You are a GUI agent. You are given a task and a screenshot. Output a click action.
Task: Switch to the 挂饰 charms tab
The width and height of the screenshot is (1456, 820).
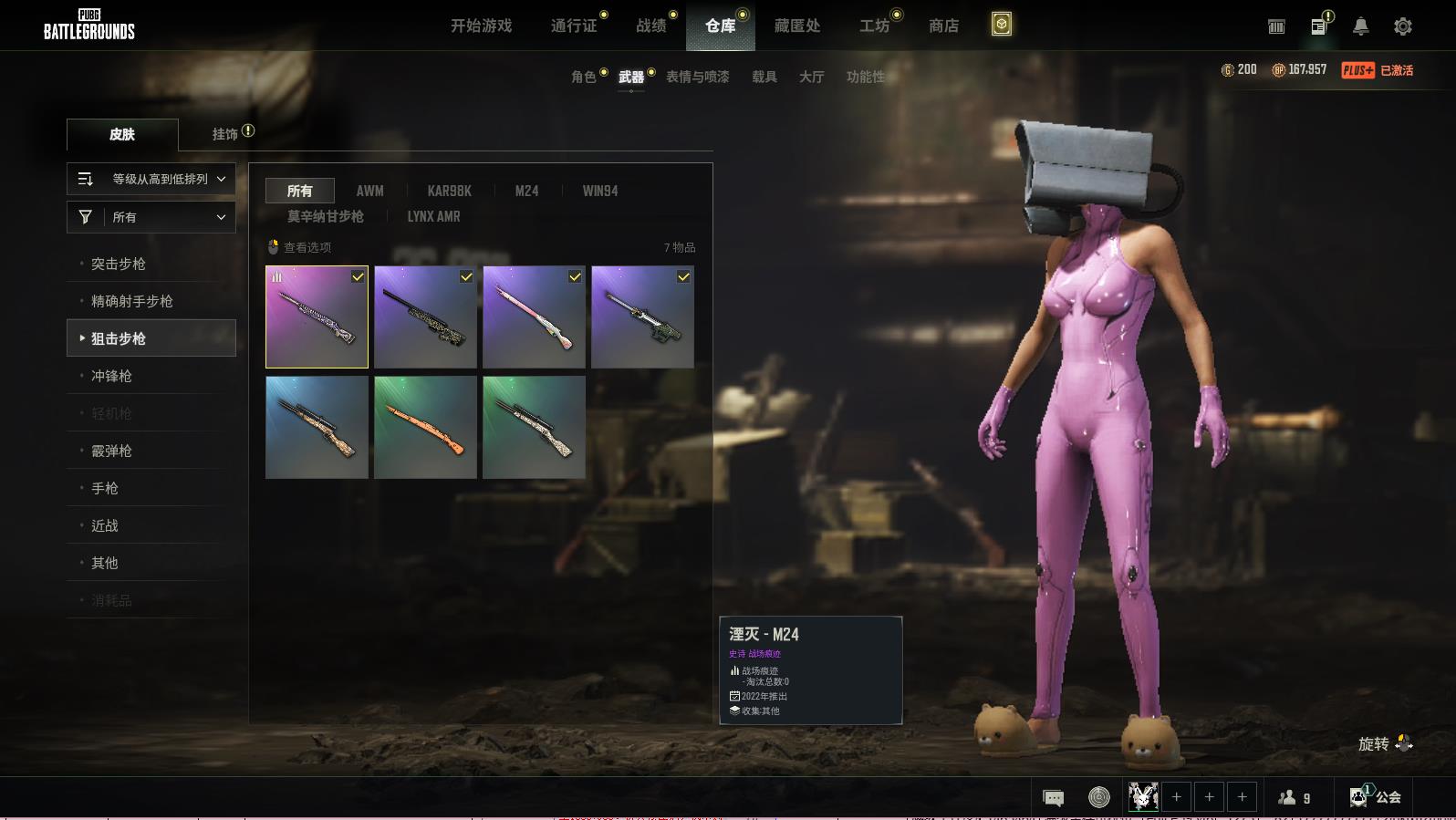225,134
